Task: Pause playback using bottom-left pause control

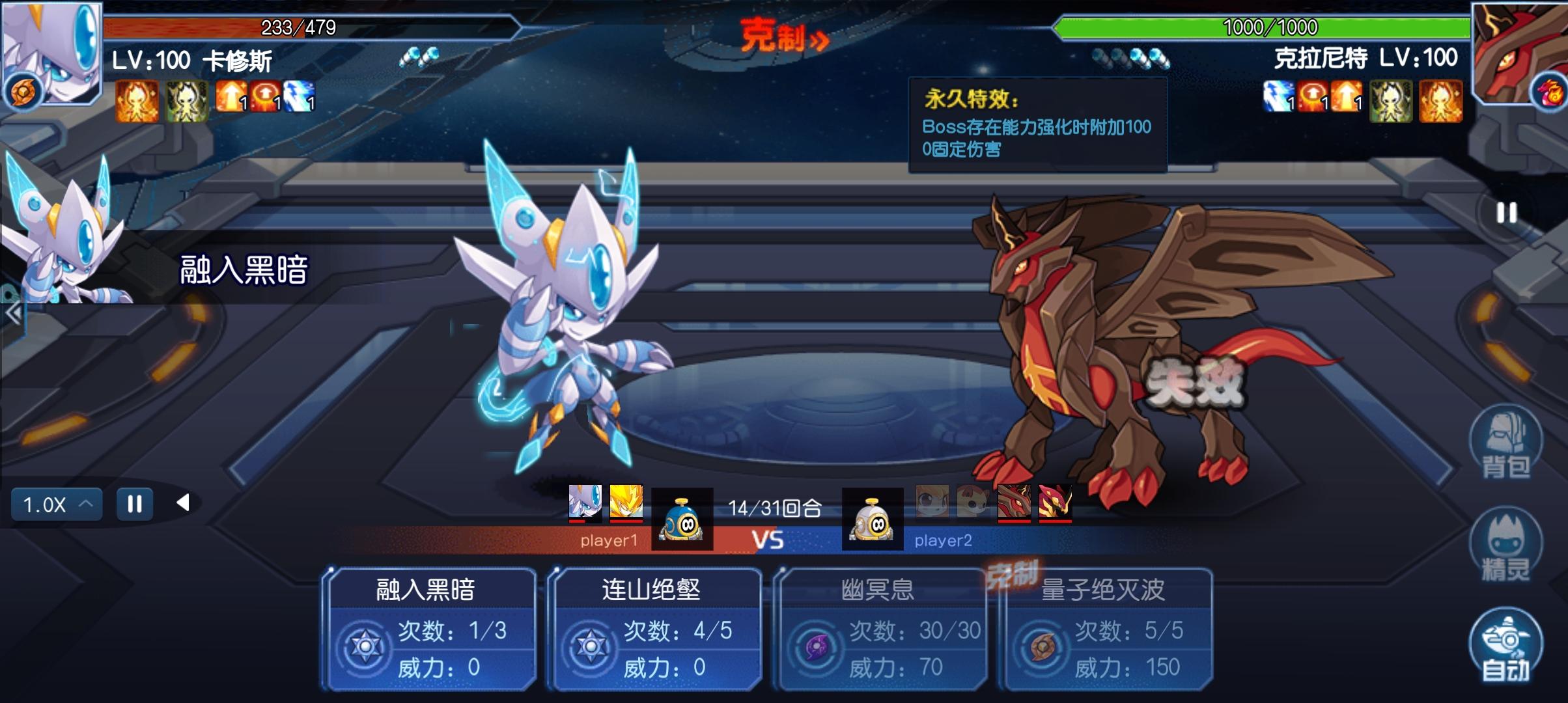Action: (133, 503)
